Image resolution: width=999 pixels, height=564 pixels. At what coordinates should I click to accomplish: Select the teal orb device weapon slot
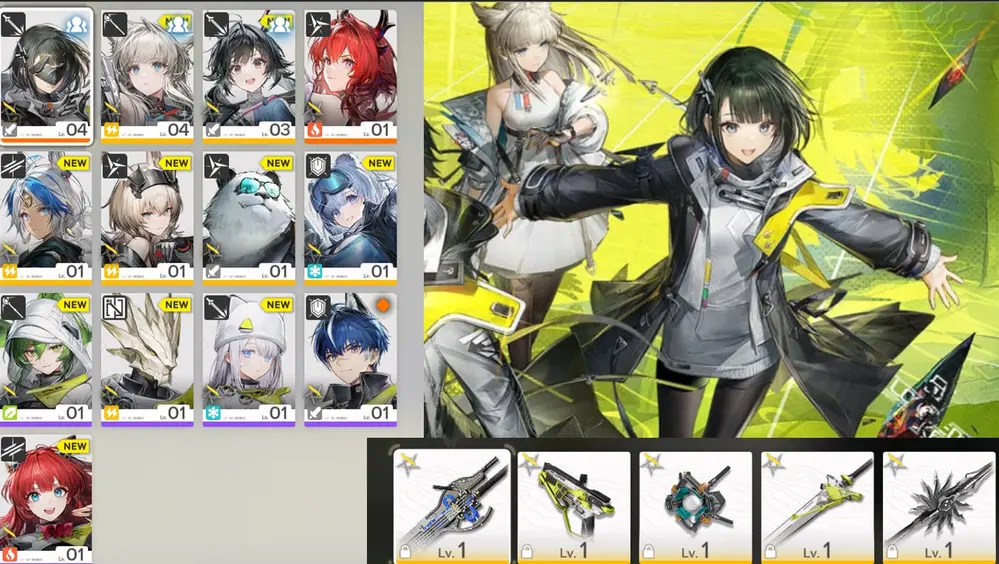click(x=695, y=506)
